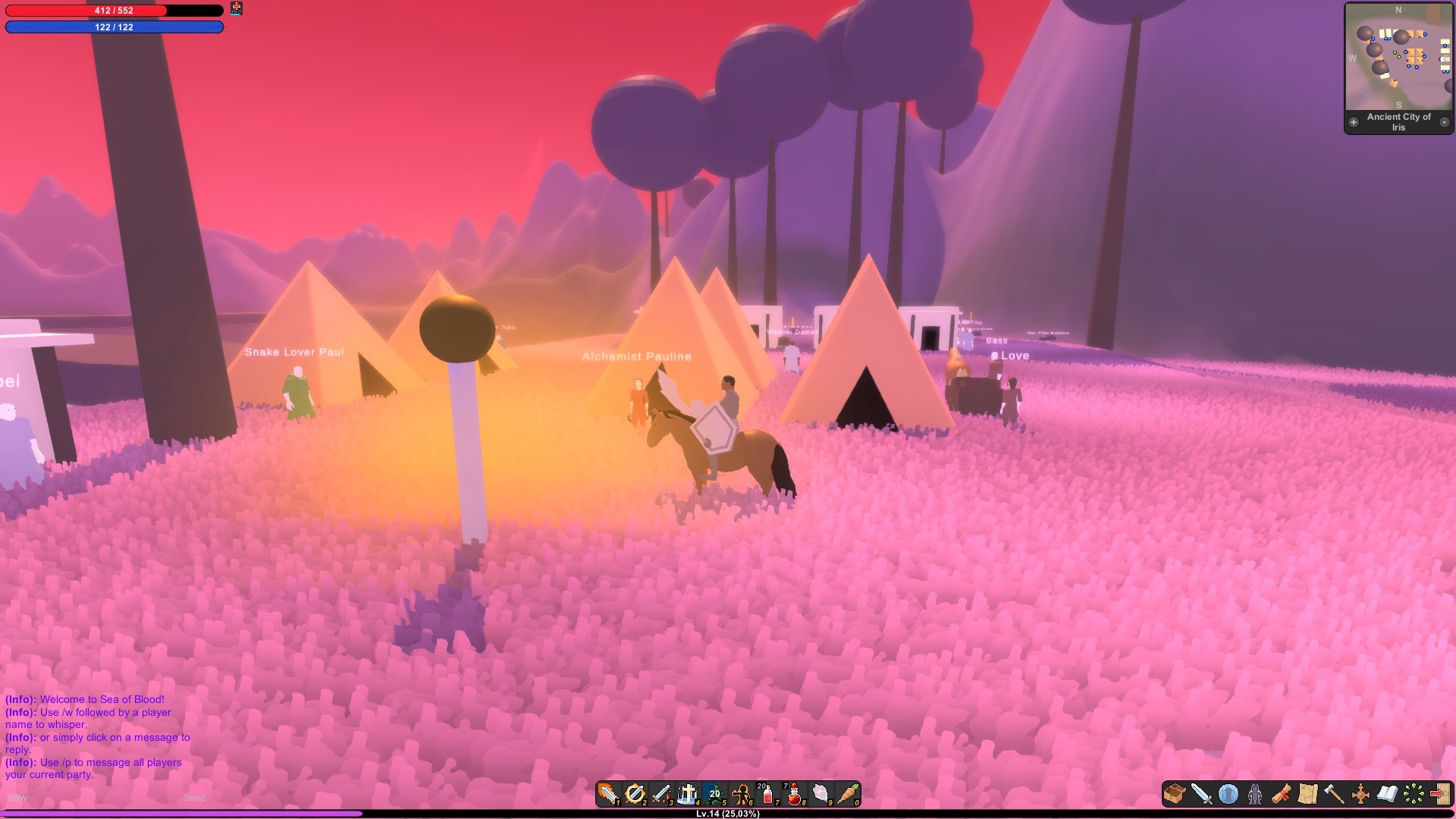
Task: Zoom in the minimap with the plus button
Action: point(1354,121)
